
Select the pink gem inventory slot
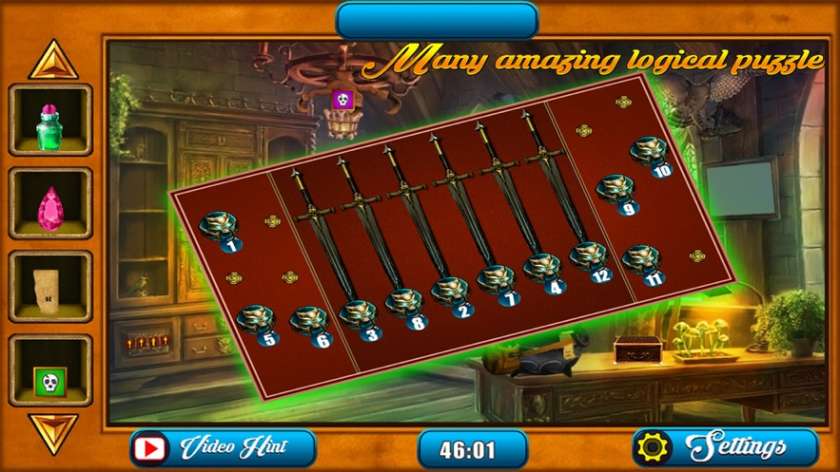[50, 204]
